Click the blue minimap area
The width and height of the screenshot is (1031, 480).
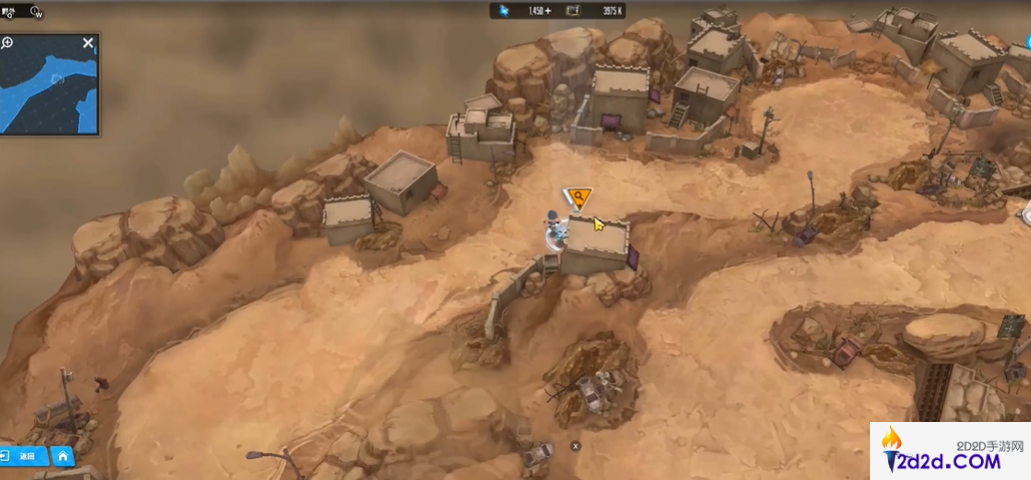48,90
